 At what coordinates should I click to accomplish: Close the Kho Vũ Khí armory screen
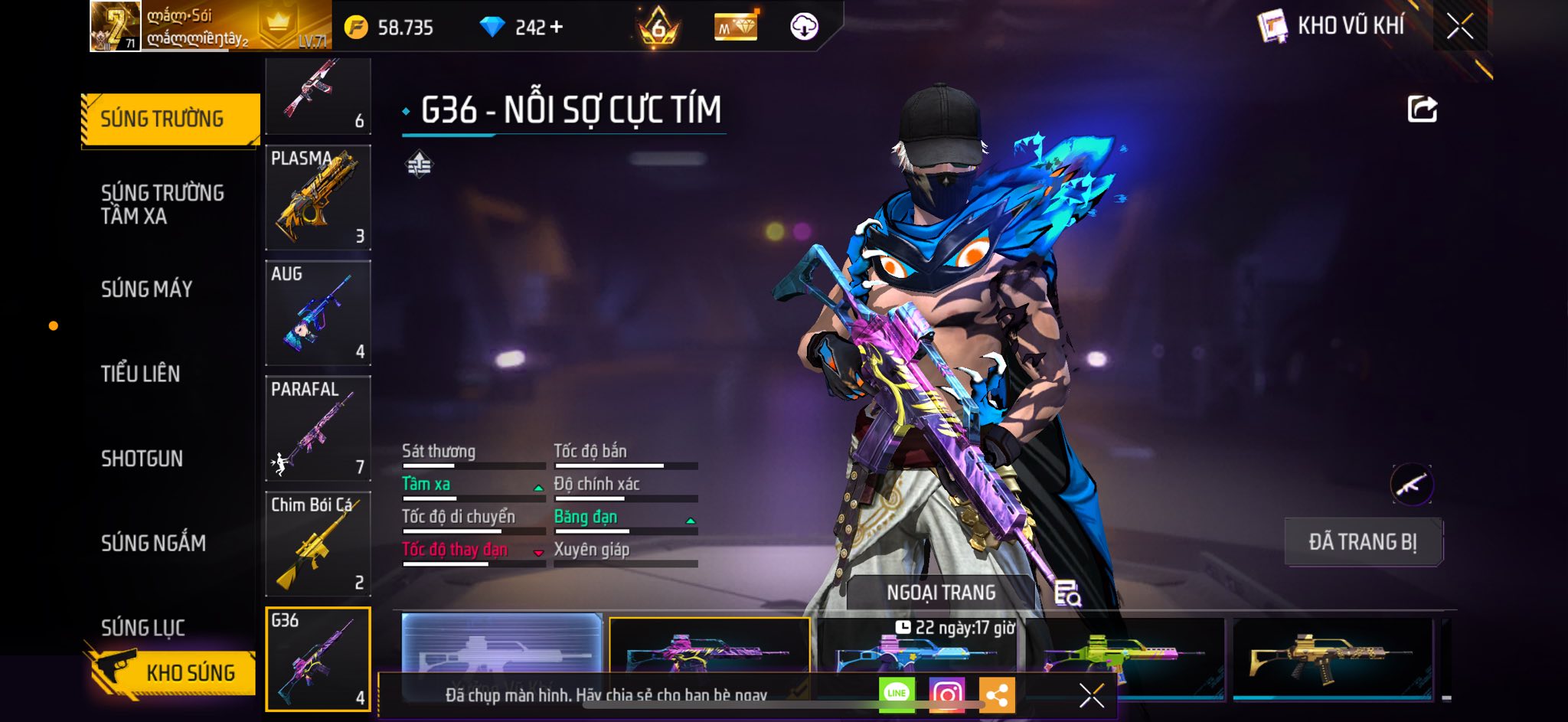[1459, 27]
